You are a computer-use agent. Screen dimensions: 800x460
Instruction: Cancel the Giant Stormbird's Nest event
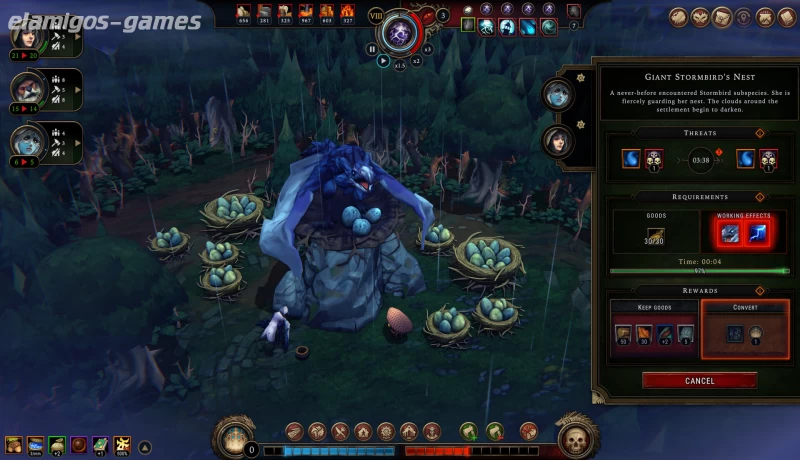click(x=699, y=380)
